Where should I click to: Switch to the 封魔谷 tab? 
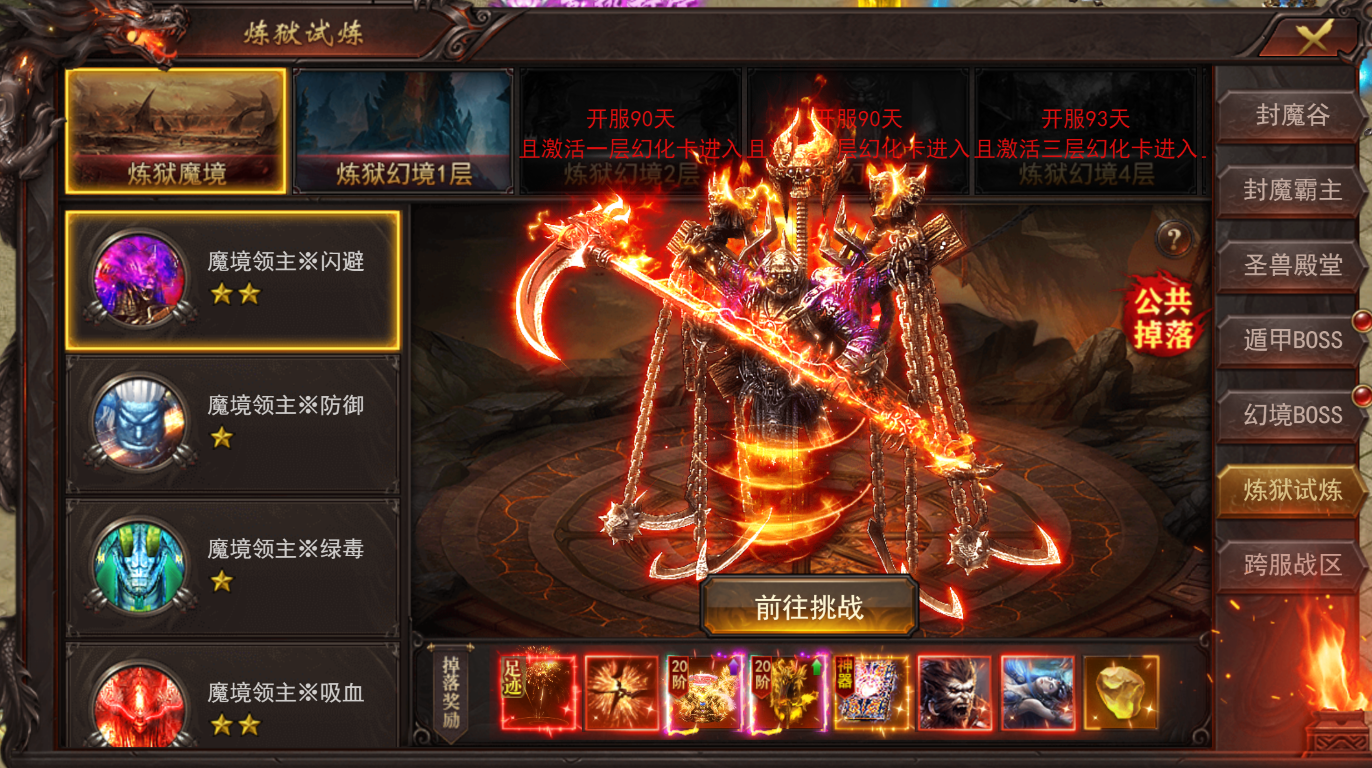coord(1291,115)
